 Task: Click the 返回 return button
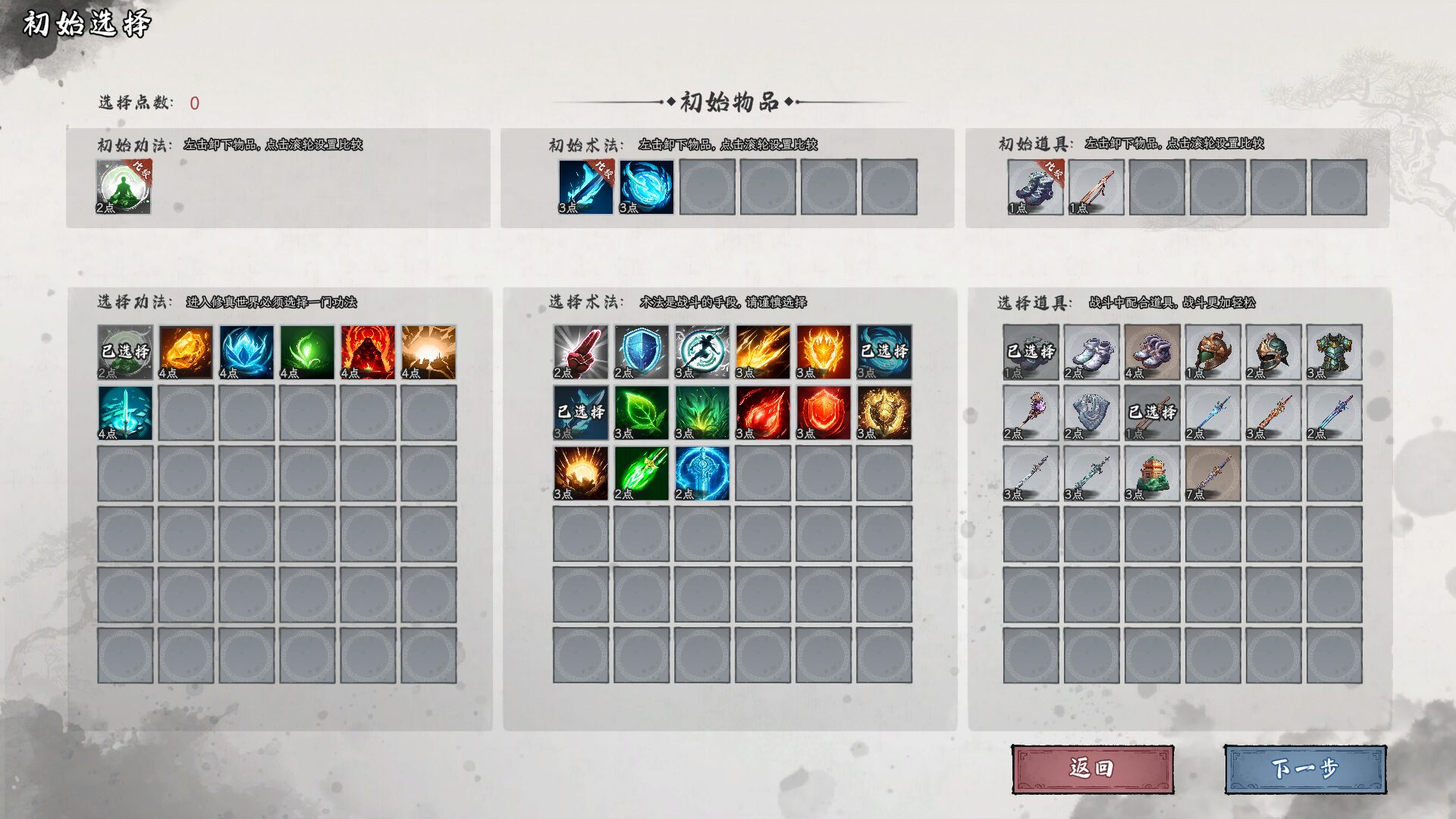tap(1092, 767)
